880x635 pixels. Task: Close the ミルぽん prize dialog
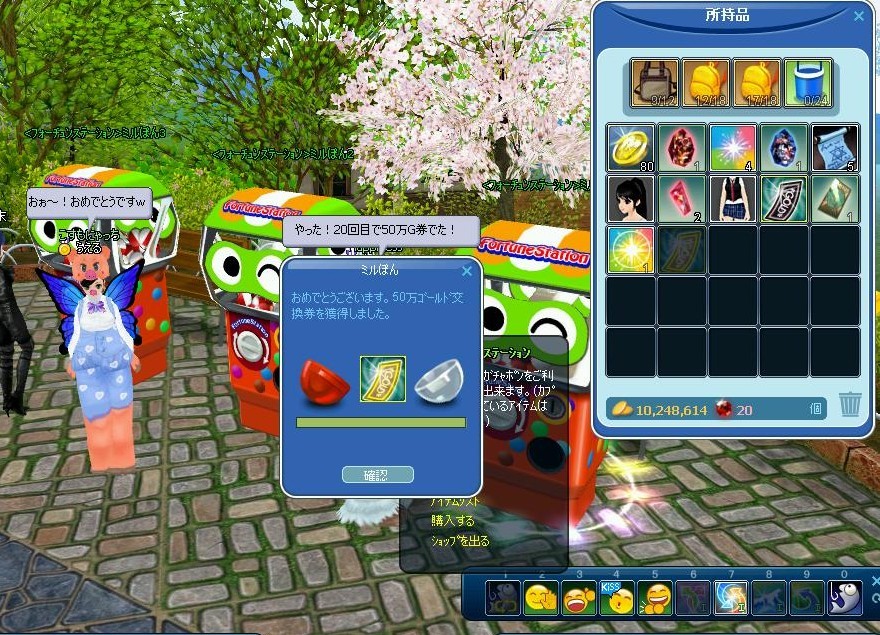pyautogui.click(x=466, y=270)
